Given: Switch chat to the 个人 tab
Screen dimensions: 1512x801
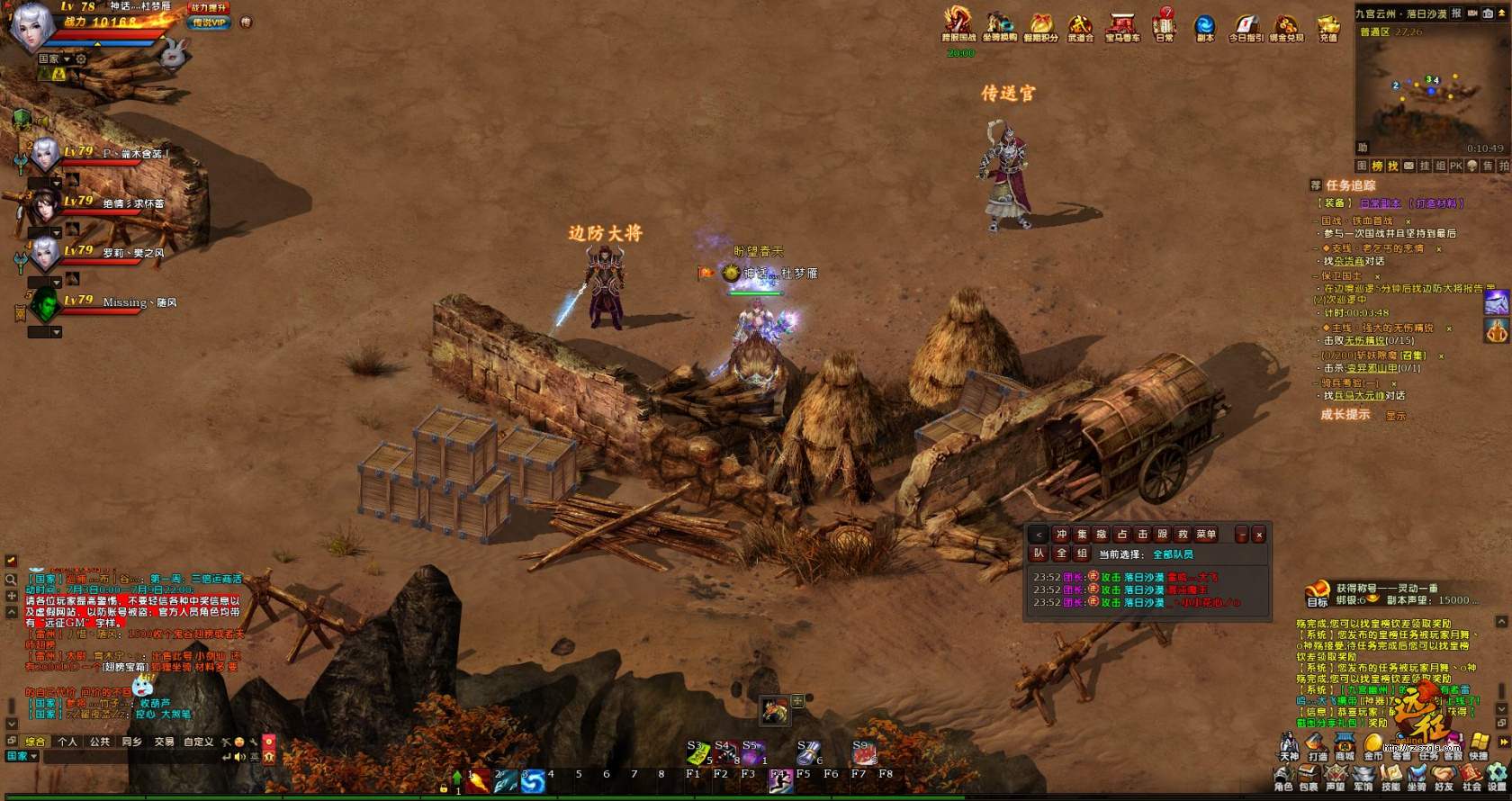Looking at the screenshot, I should 67,742.
